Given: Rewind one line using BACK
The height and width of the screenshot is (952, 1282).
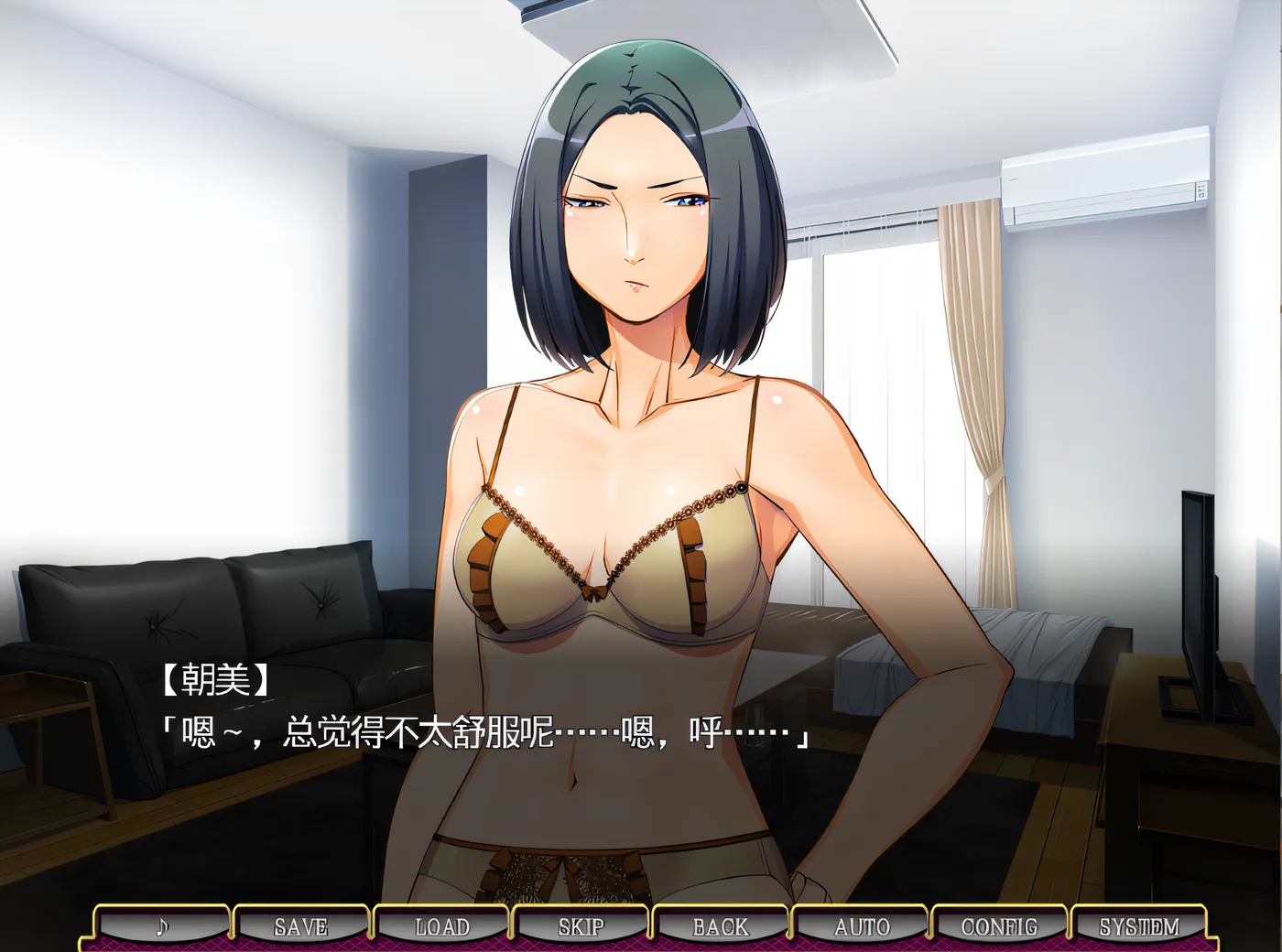Looking at the screenshot, I should click(721, 926).
